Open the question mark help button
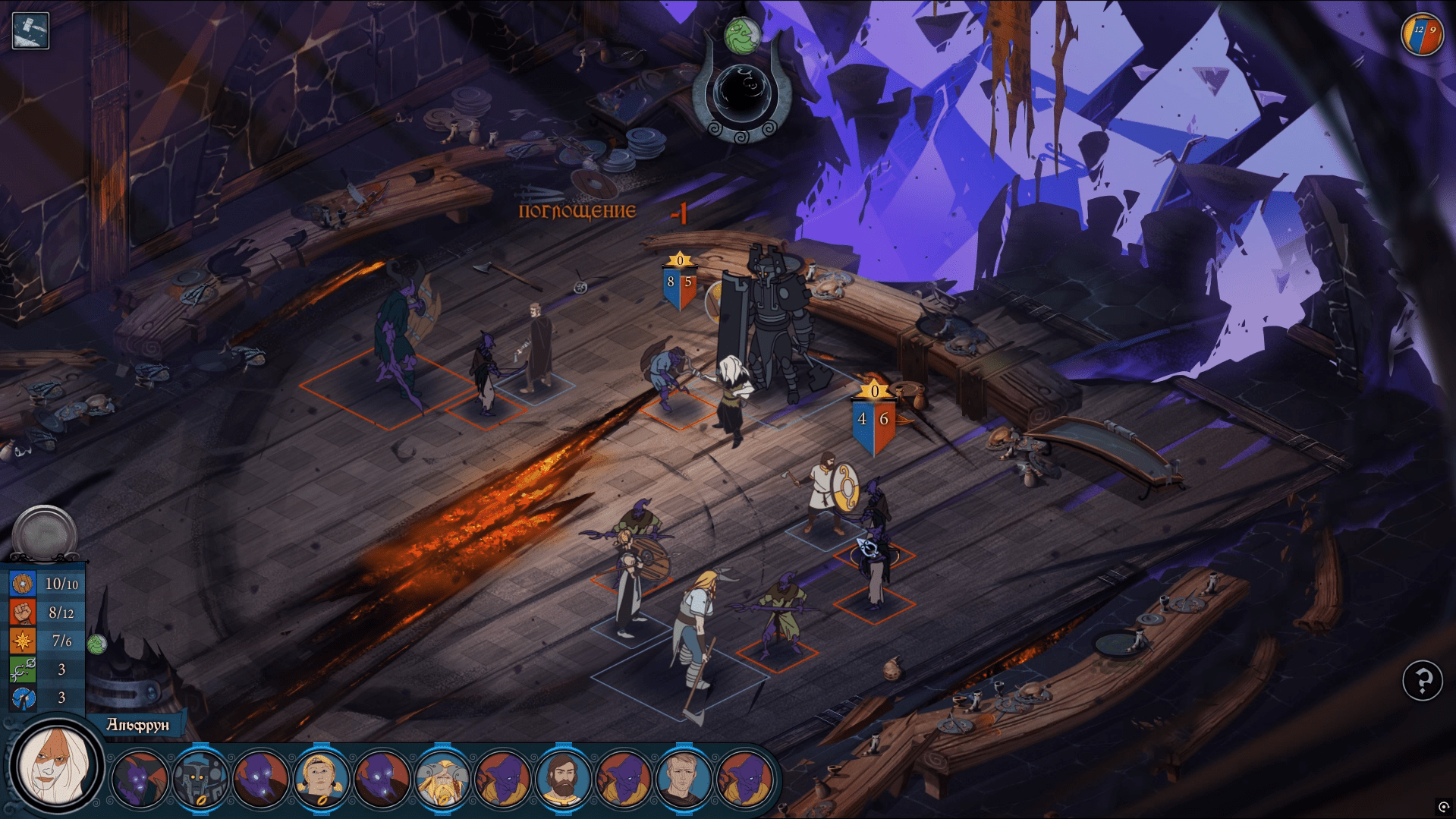Screen dimensions: 1456x819 [x=1422, y=680]
